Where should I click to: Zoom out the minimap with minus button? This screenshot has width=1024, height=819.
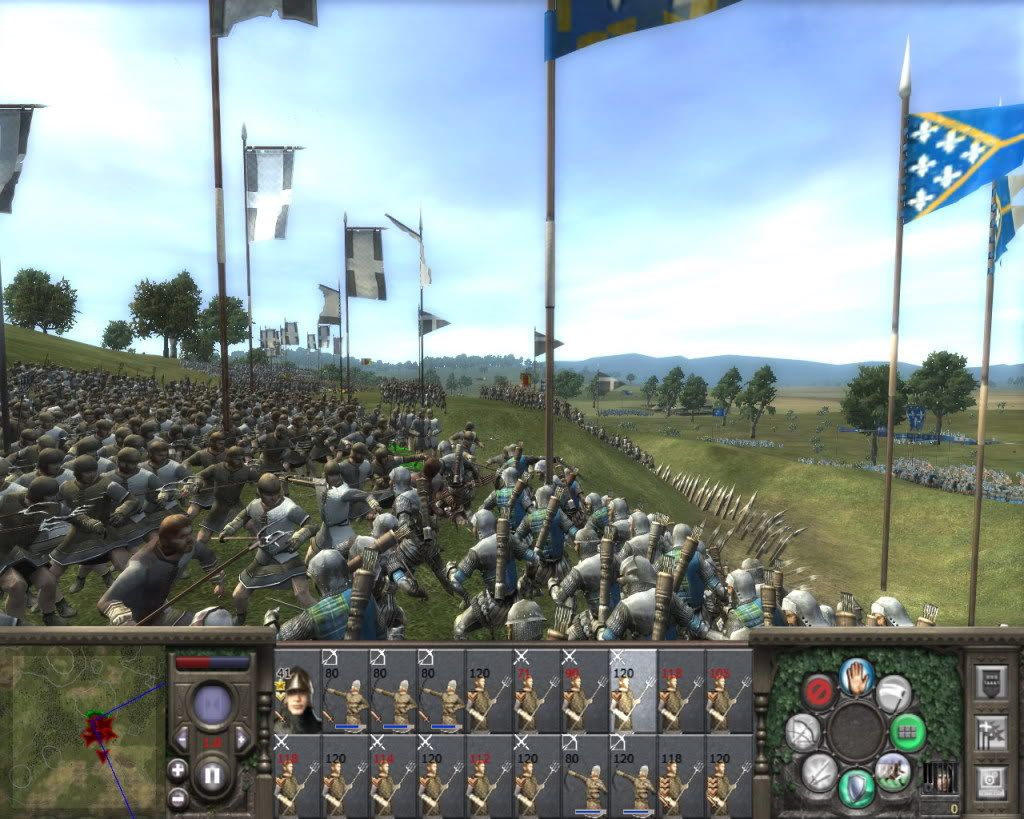coord(178,798)
